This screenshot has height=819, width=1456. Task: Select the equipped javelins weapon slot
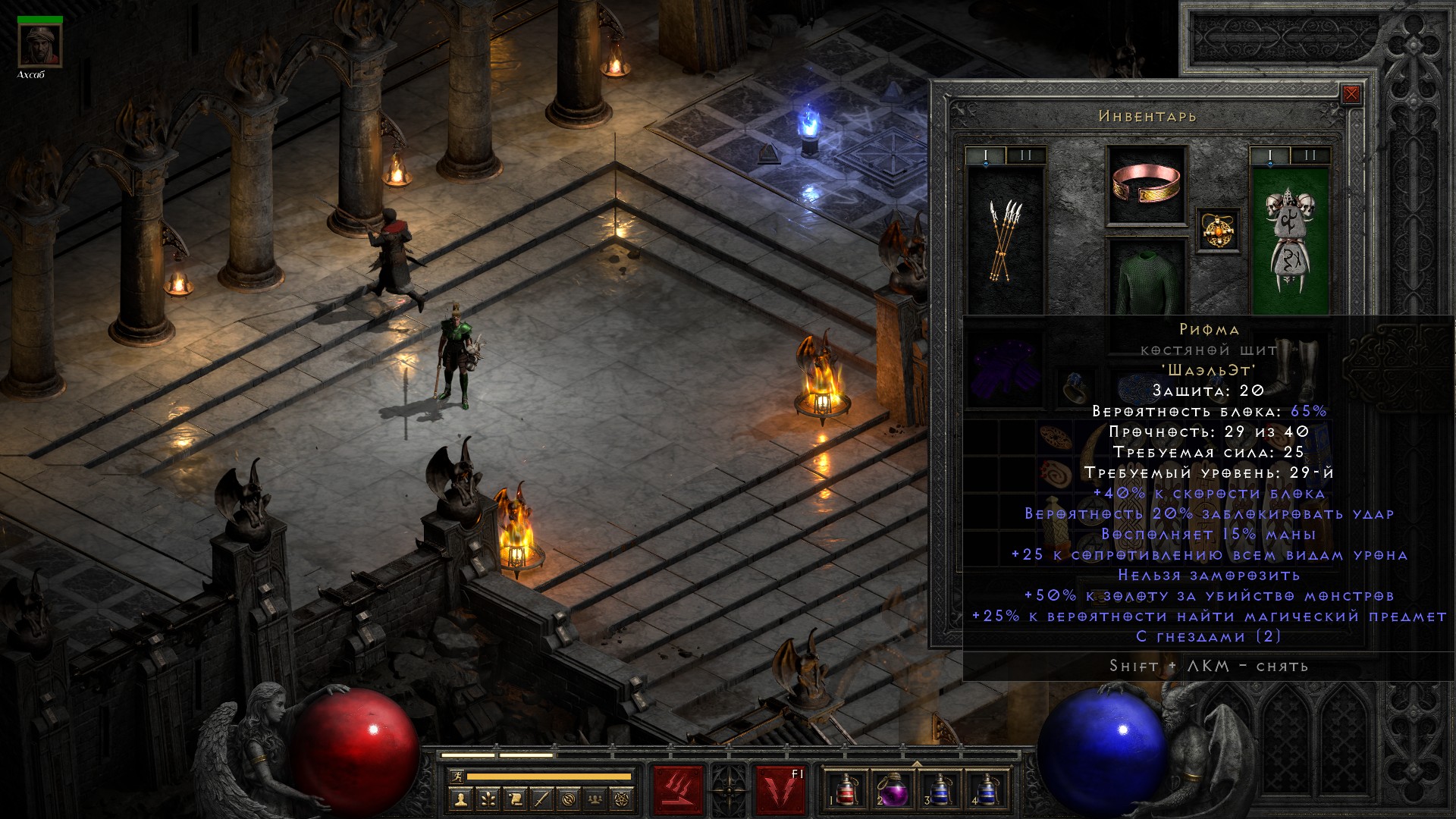click(x=1006, y=239)
